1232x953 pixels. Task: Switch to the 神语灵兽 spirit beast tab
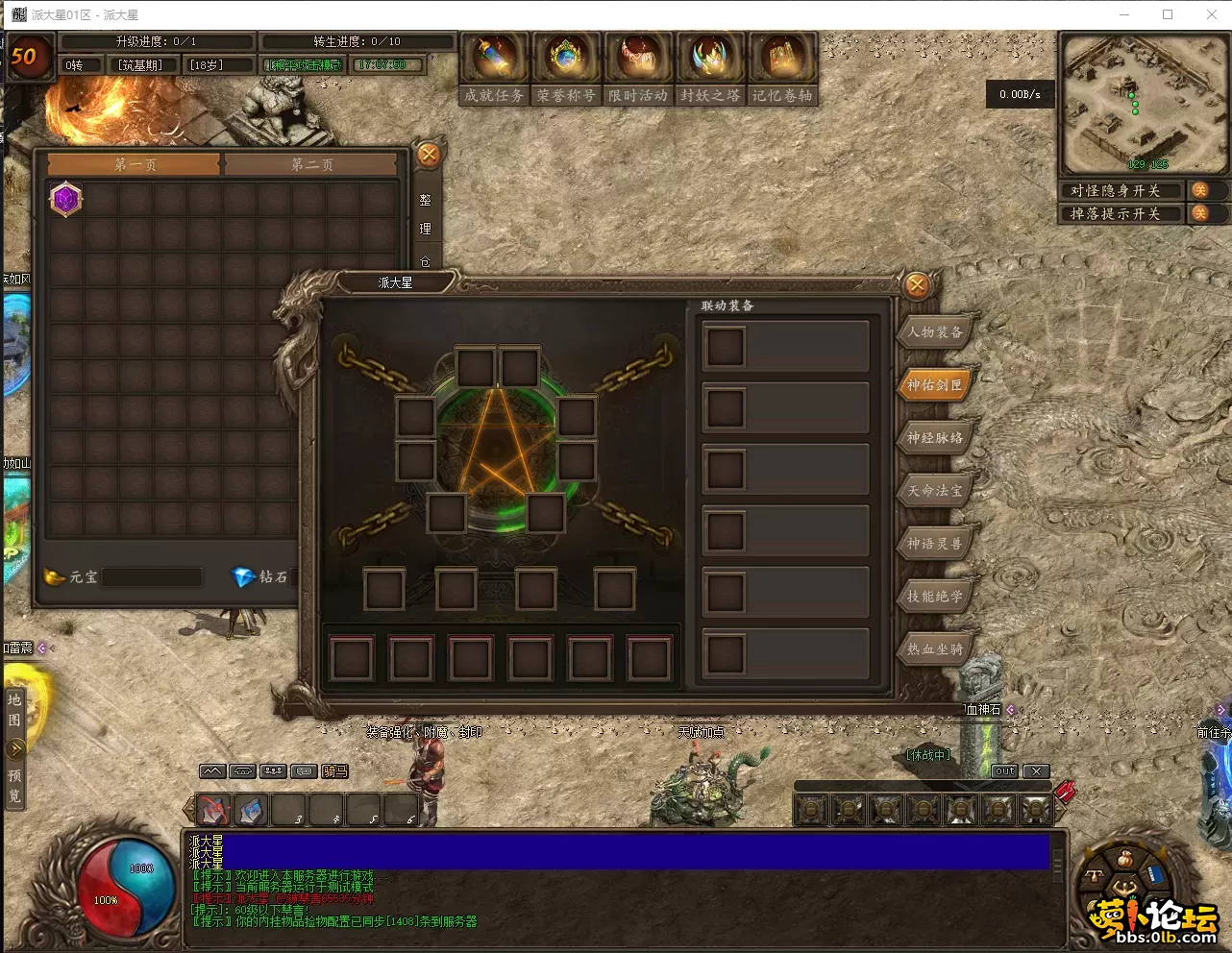pos(935,544)
